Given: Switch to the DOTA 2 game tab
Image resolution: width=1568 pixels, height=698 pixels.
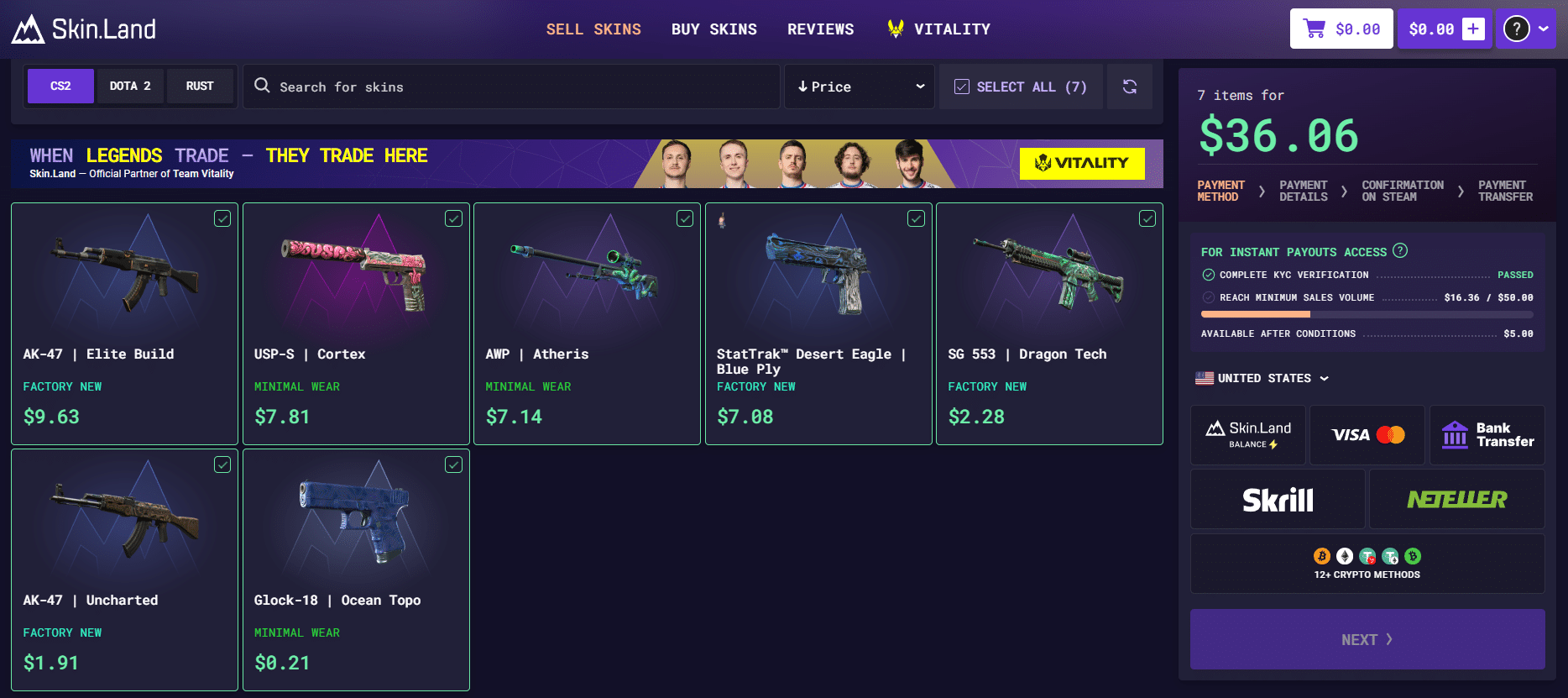Looking at the screenshot, I should pos(130,85).
